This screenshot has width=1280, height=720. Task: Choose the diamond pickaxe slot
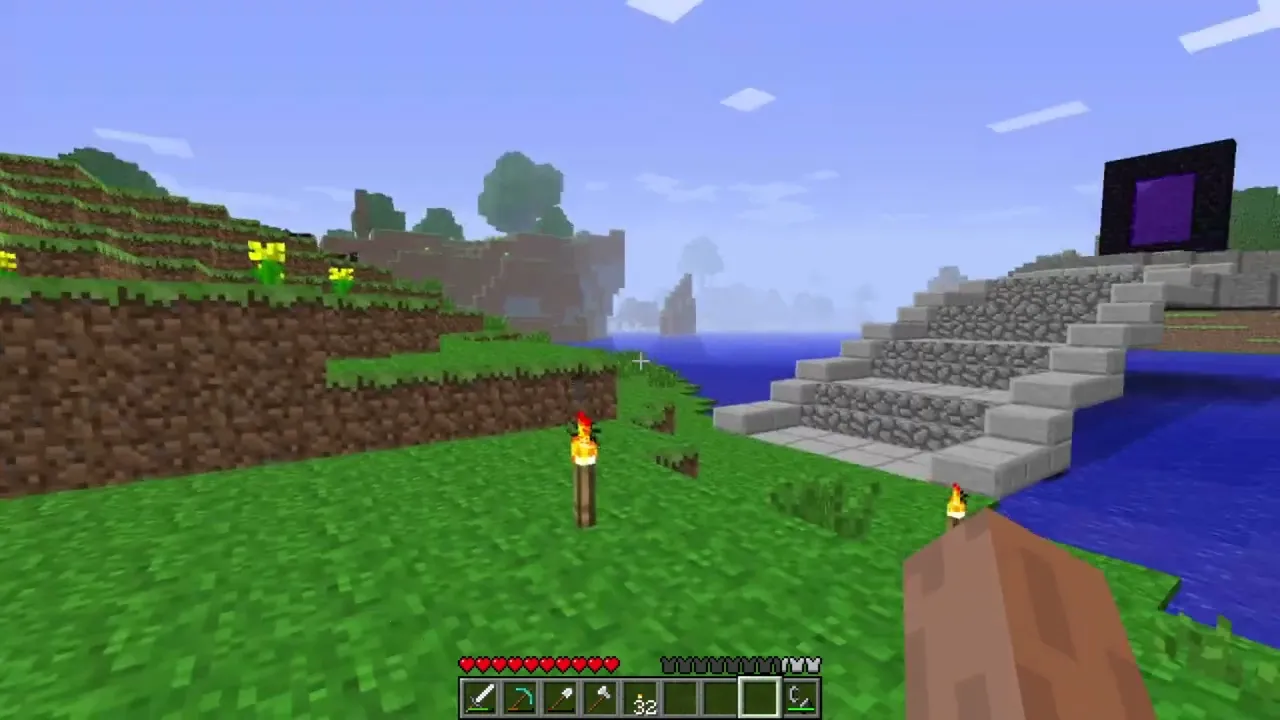pos(520,697)
